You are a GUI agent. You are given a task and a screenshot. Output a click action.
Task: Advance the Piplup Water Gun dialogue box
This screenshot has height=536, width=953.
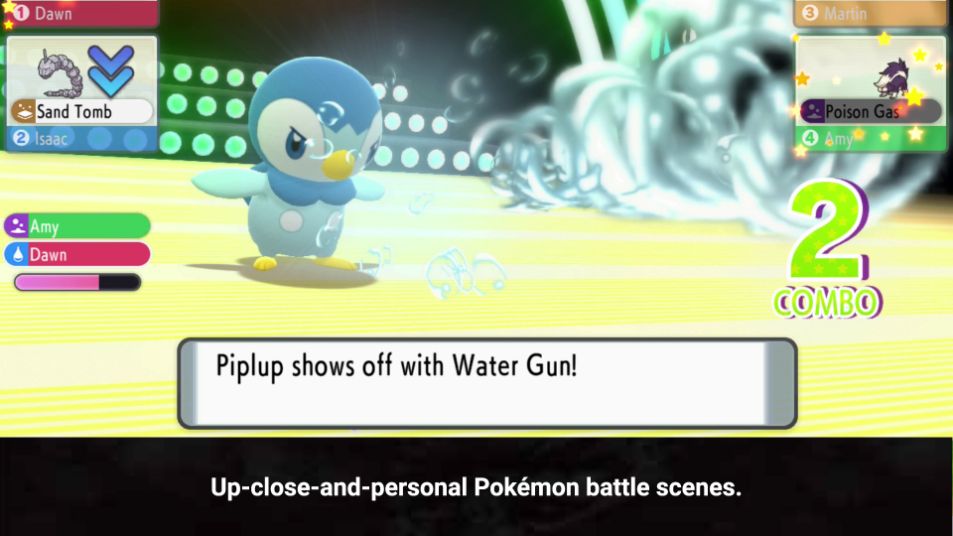coord(487,383)
